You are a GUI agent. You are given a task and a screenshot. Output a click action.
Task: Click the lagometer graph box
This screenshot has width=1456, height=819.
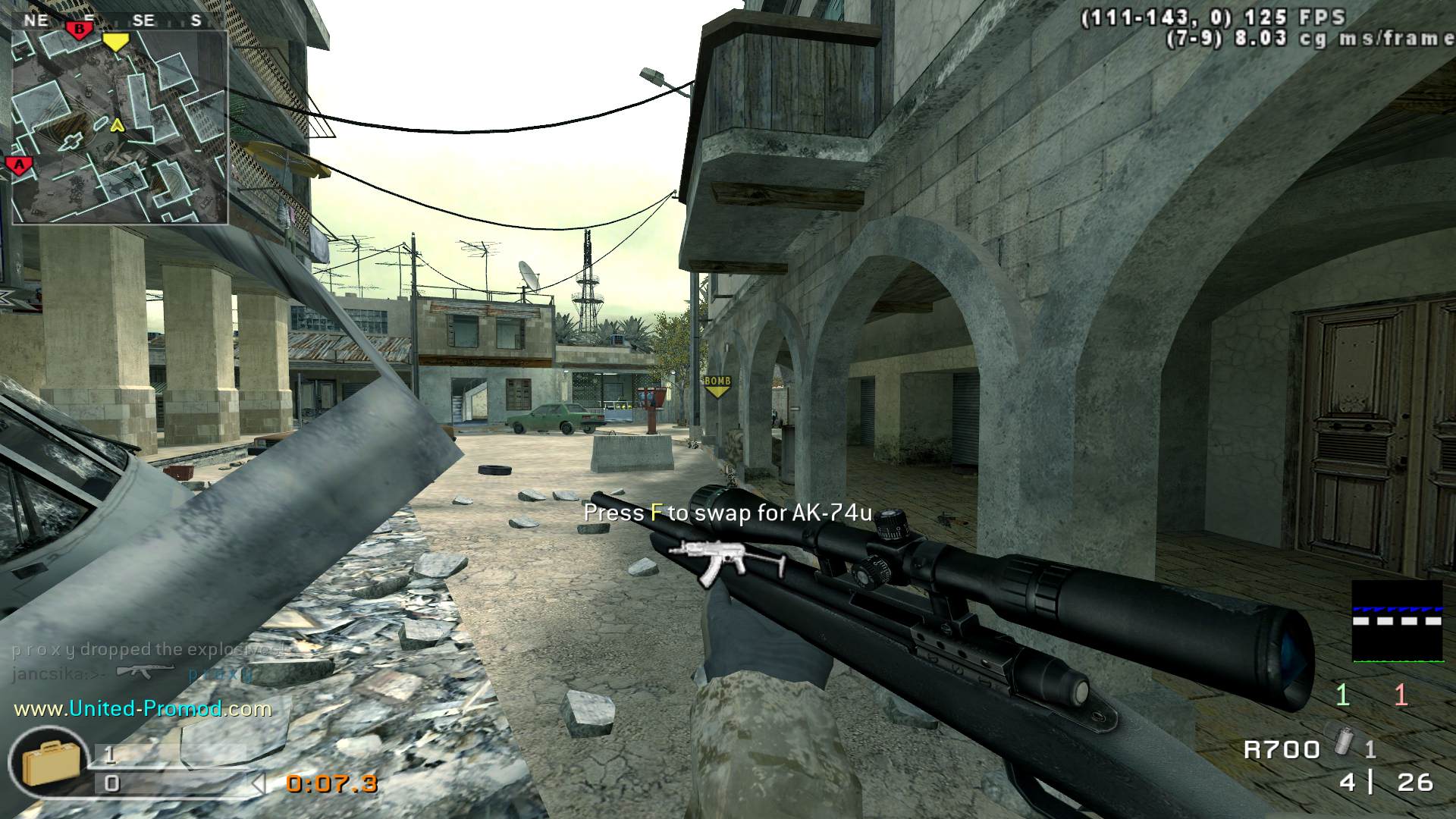point(1397,621)
